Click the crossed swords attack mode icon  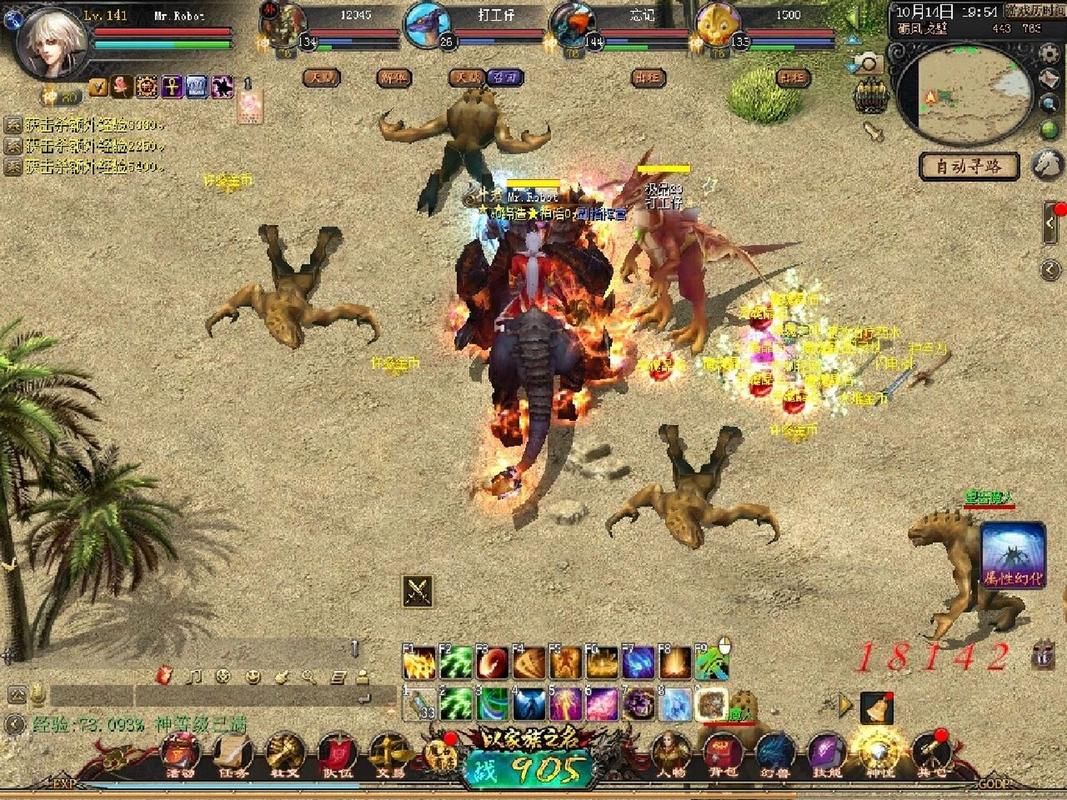pyautogui.click(x=417, y=591)
